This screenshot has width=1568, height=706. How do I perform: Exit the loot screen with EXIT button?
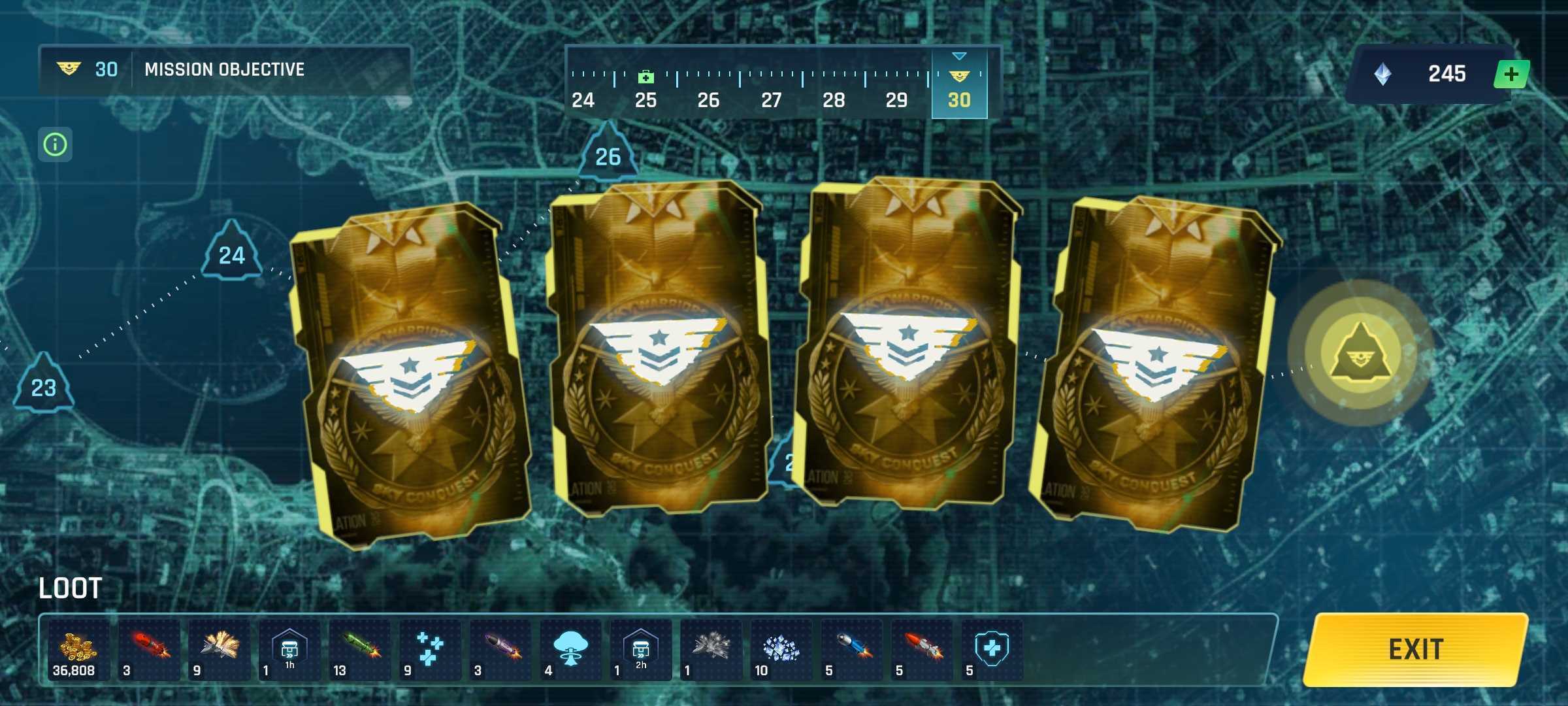click(1415, 650)
